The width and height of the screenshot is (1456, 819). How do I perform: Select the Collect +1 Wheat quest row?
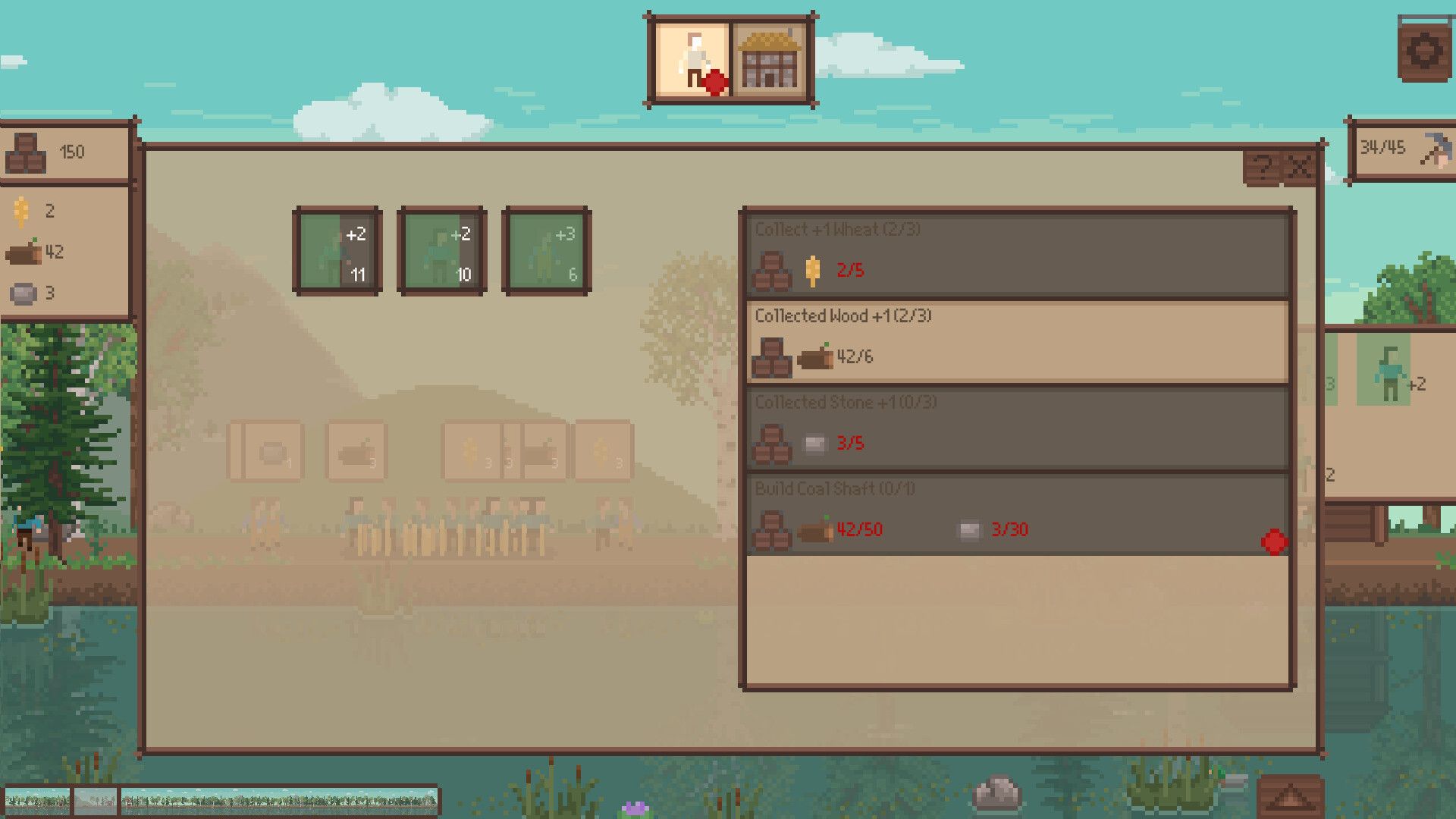click(1016, 256)
